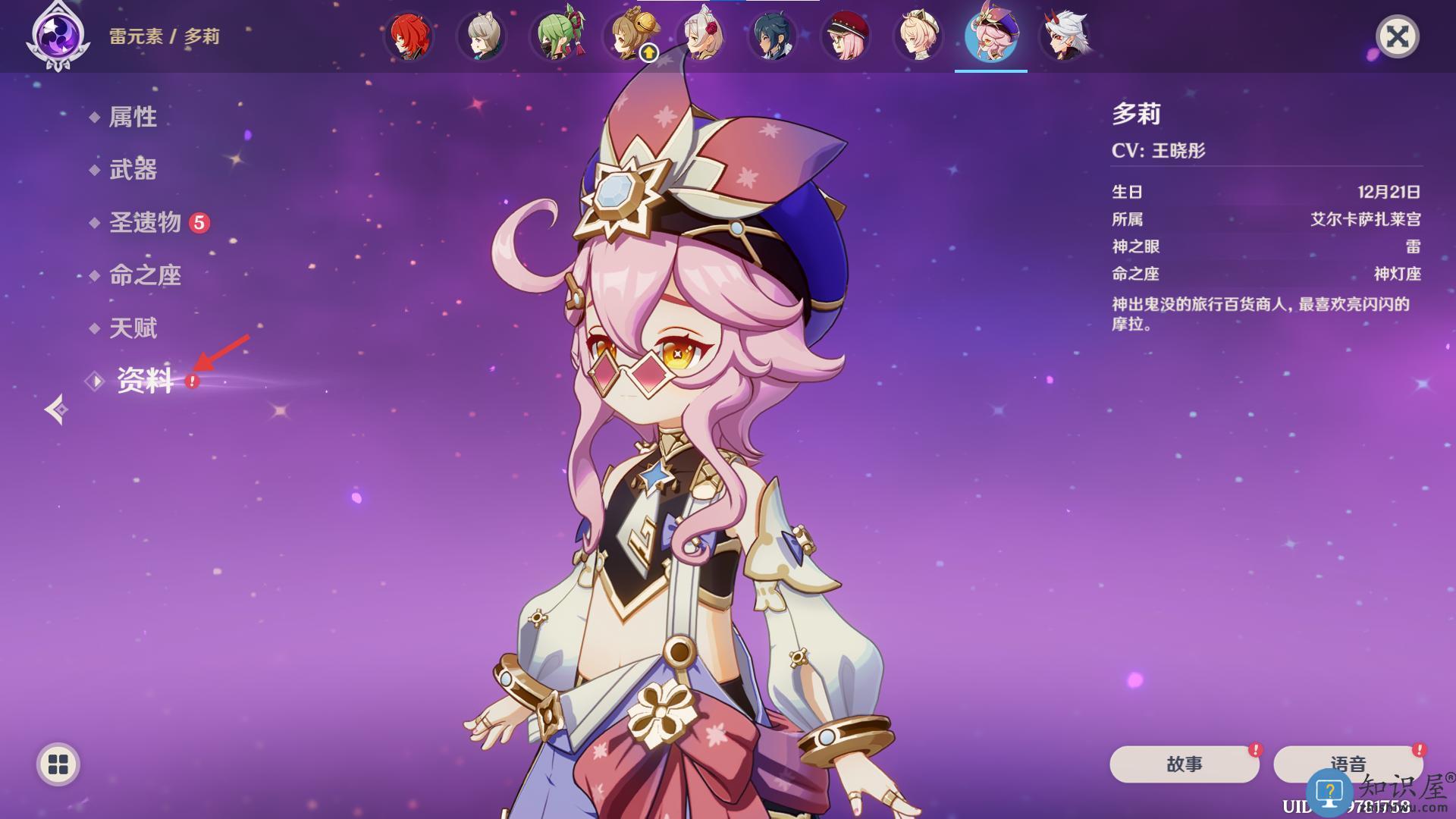Open the four-square grid button

[x=58, y=764]
